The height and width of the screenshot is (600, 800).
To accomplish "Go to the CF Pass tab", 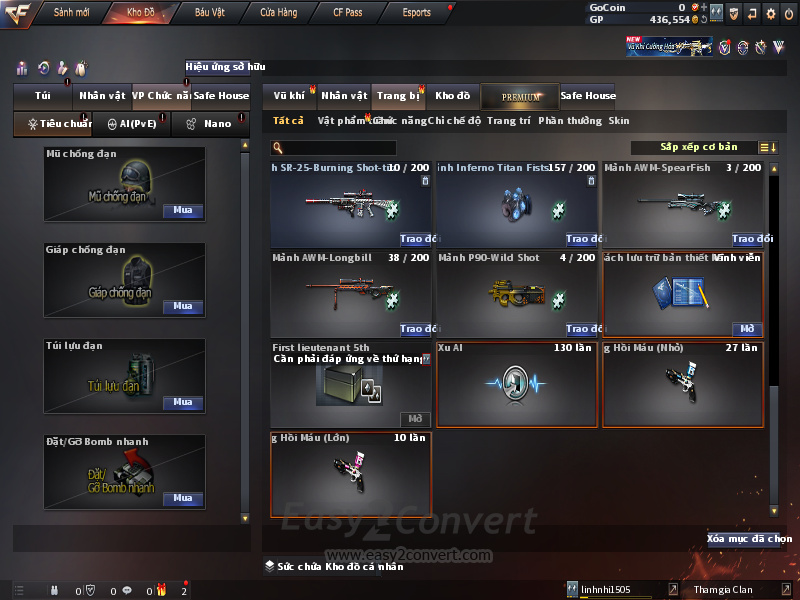I will click(x=350, y=13).
